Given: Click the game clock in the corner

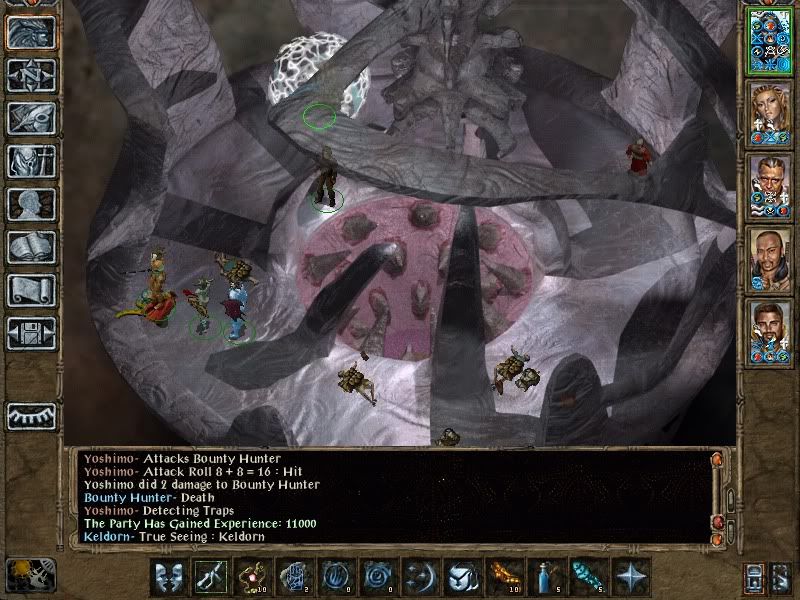Looking at the screenshot, I should pos(30,573).
